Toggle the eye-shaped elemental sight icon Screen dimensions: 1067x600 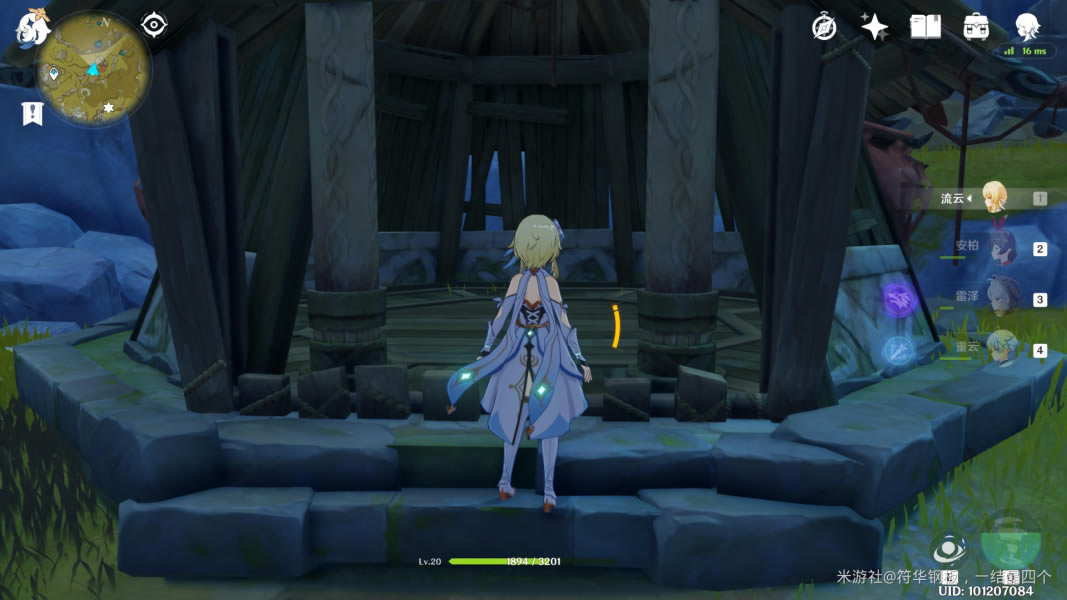point(154,24)
